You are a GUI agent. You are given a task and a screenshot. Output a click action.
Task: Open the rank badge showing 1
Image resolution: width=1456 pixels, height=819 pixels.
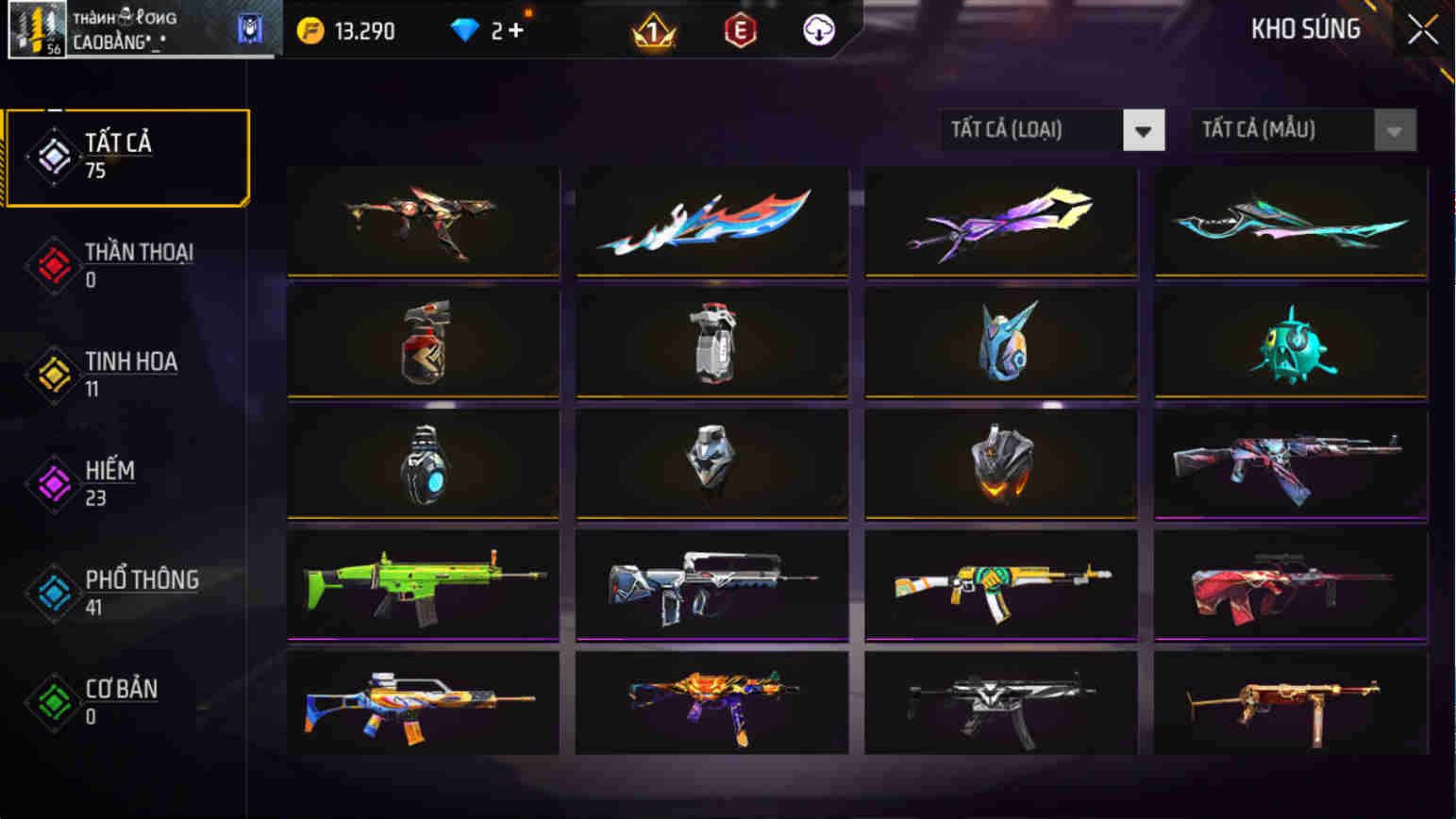point(653,30)
